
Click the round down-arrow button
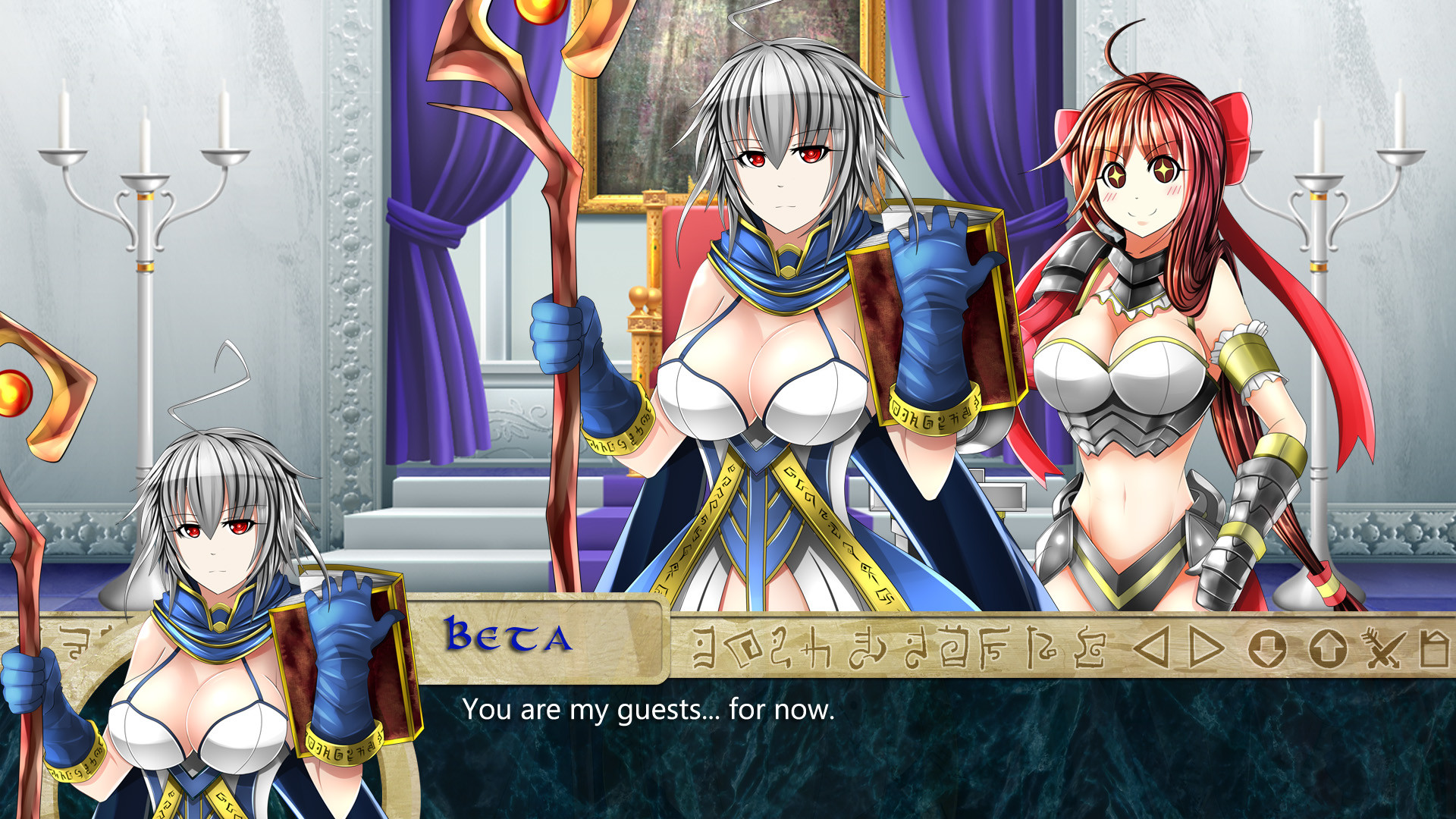1267,649
